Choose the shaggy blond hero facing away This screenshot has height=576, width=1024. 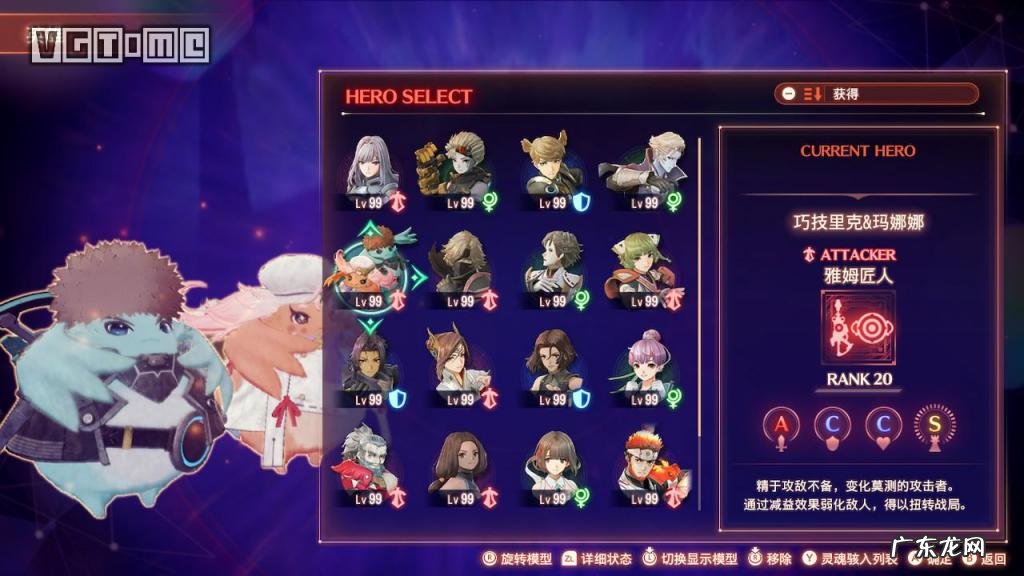coord(460,270)
